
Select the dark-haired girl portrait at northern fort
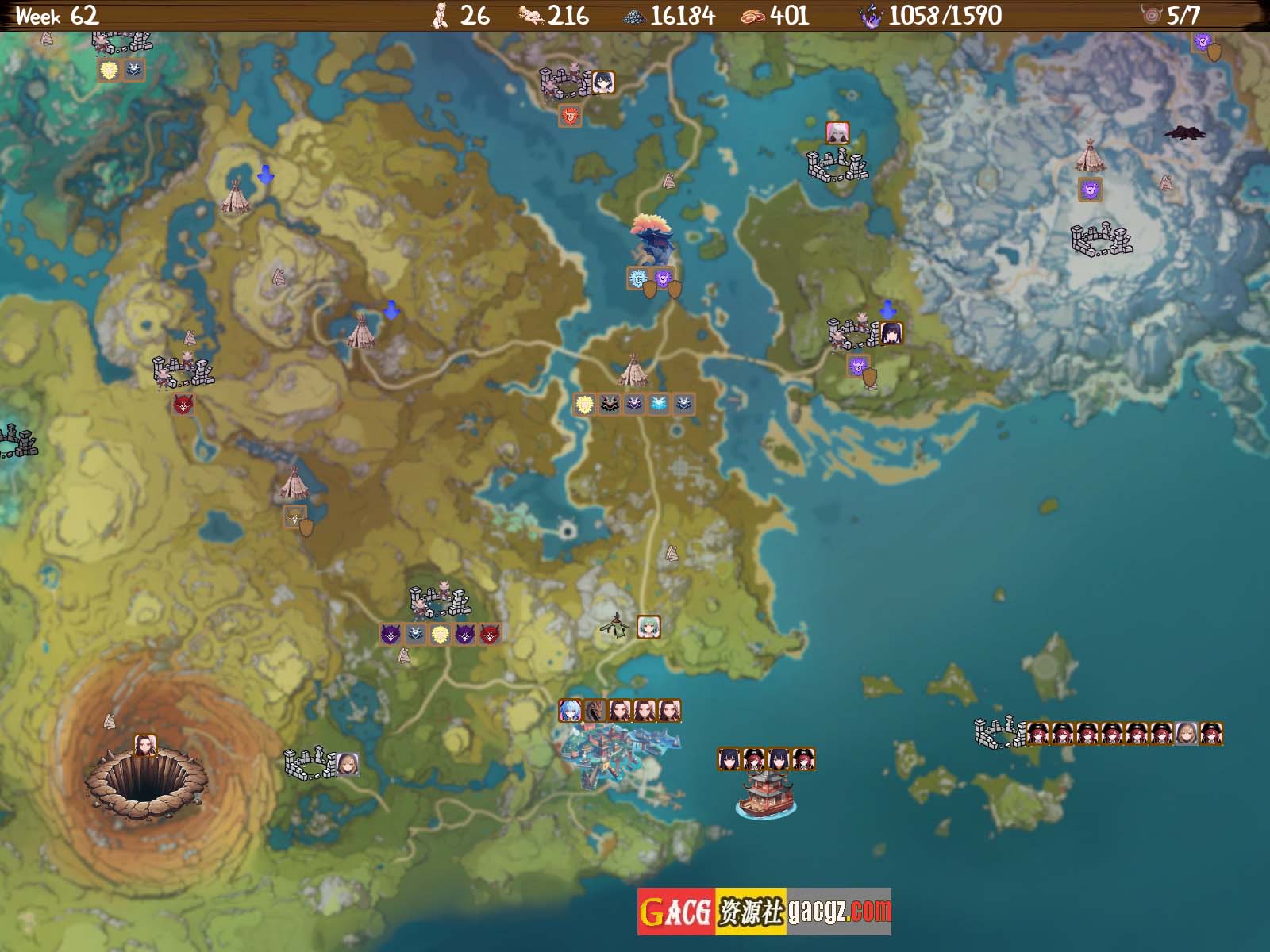[602, 83]
